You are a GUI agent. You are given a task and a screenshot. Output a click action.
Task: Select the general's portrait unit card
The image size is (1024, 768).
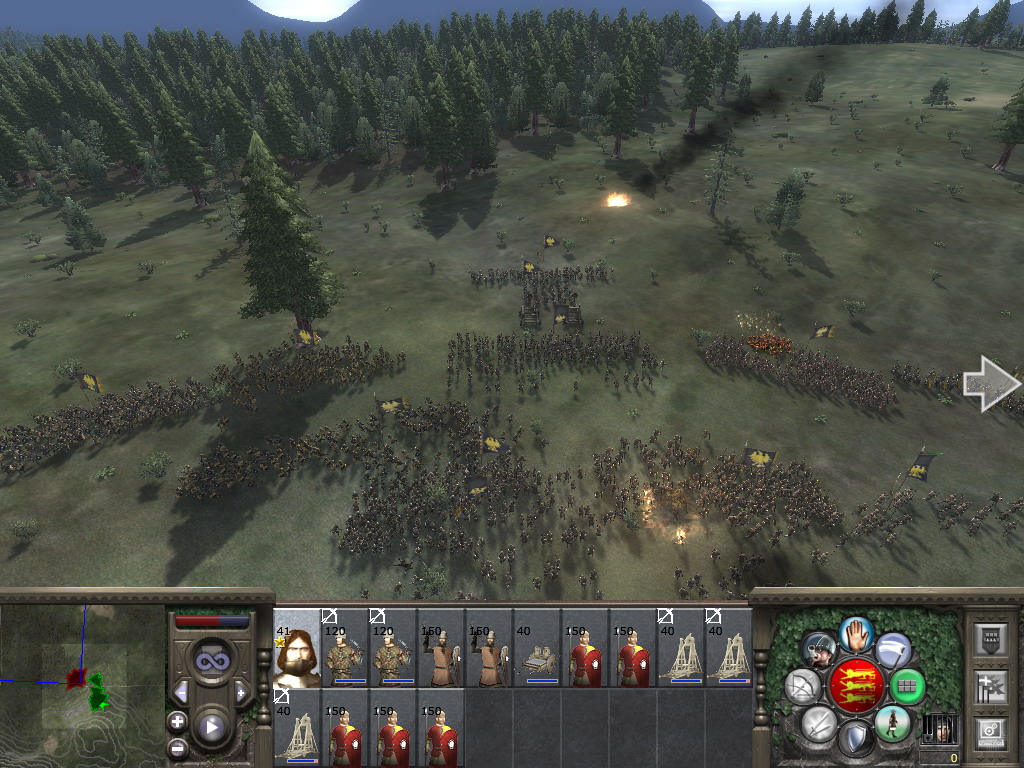coord(296,648)
